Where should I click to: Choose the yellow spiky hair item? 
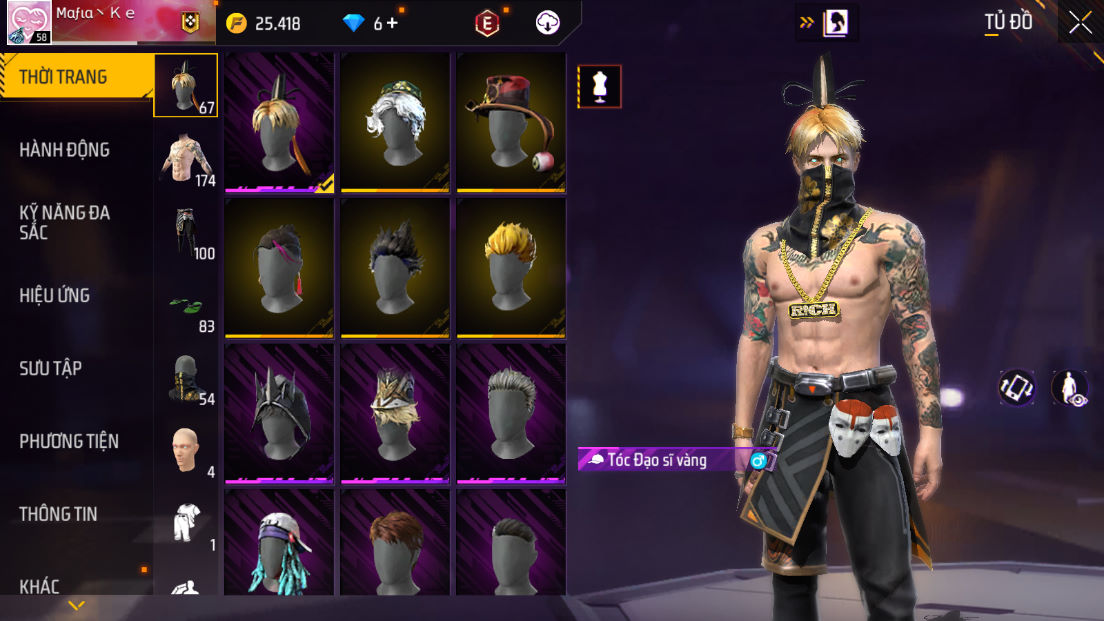[x=511, y=266]
